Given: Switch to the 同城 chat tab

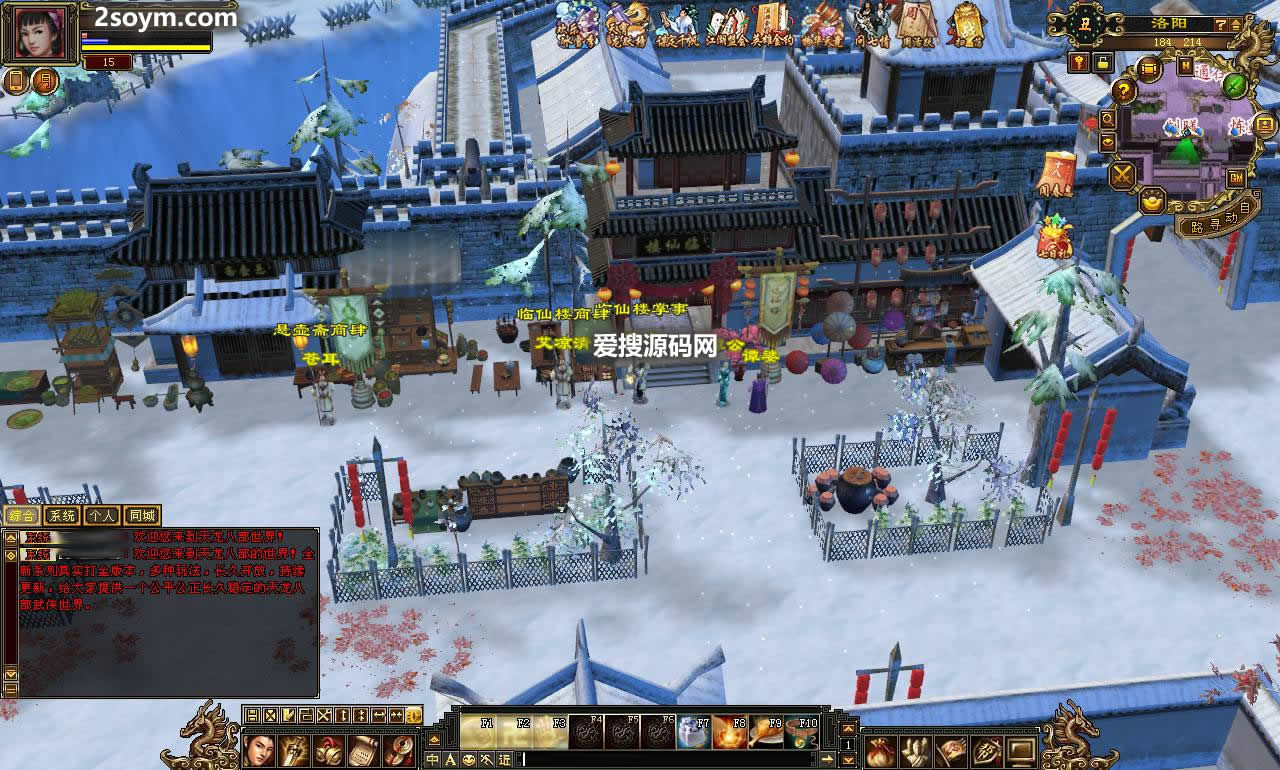Looking at the screenshot, I should (142, 516).
